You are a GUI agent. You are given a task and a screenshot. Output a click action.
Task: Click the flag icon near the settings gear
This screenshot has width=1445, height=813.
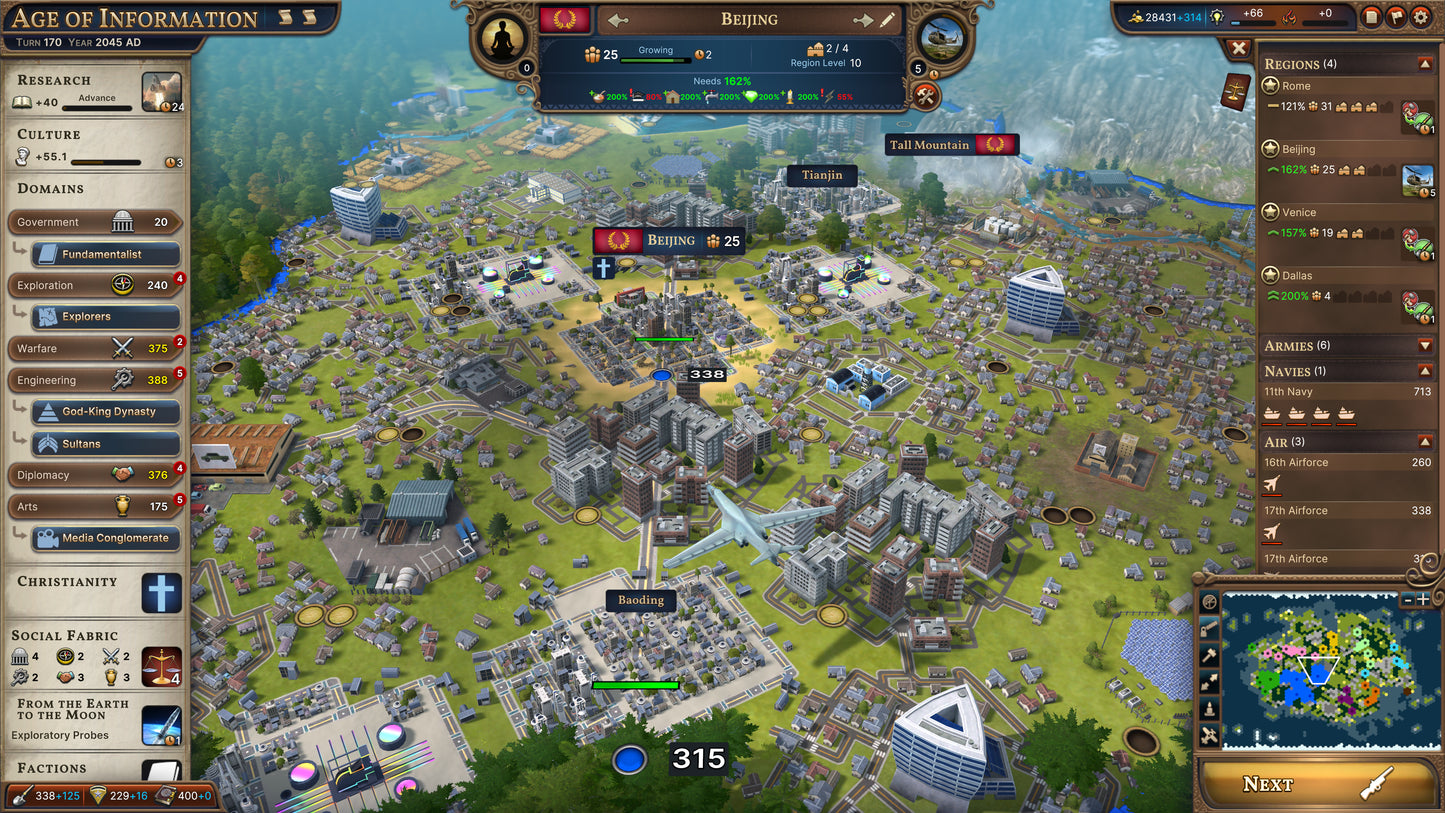[1396, 17]
